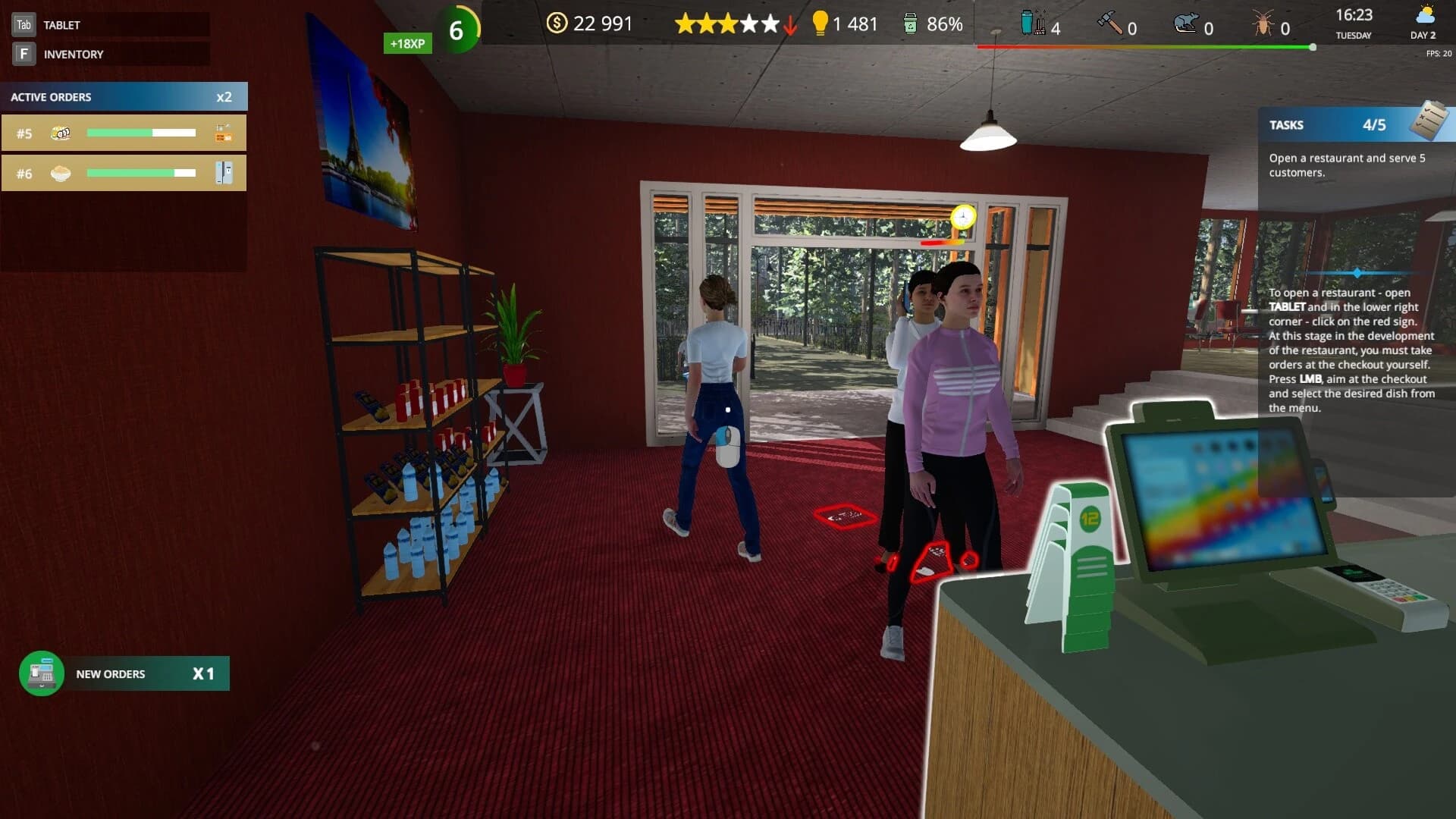This screenshot has height=819, width=1456.
Task: Click the red rating decline arrow
Action: click(789, 25)
